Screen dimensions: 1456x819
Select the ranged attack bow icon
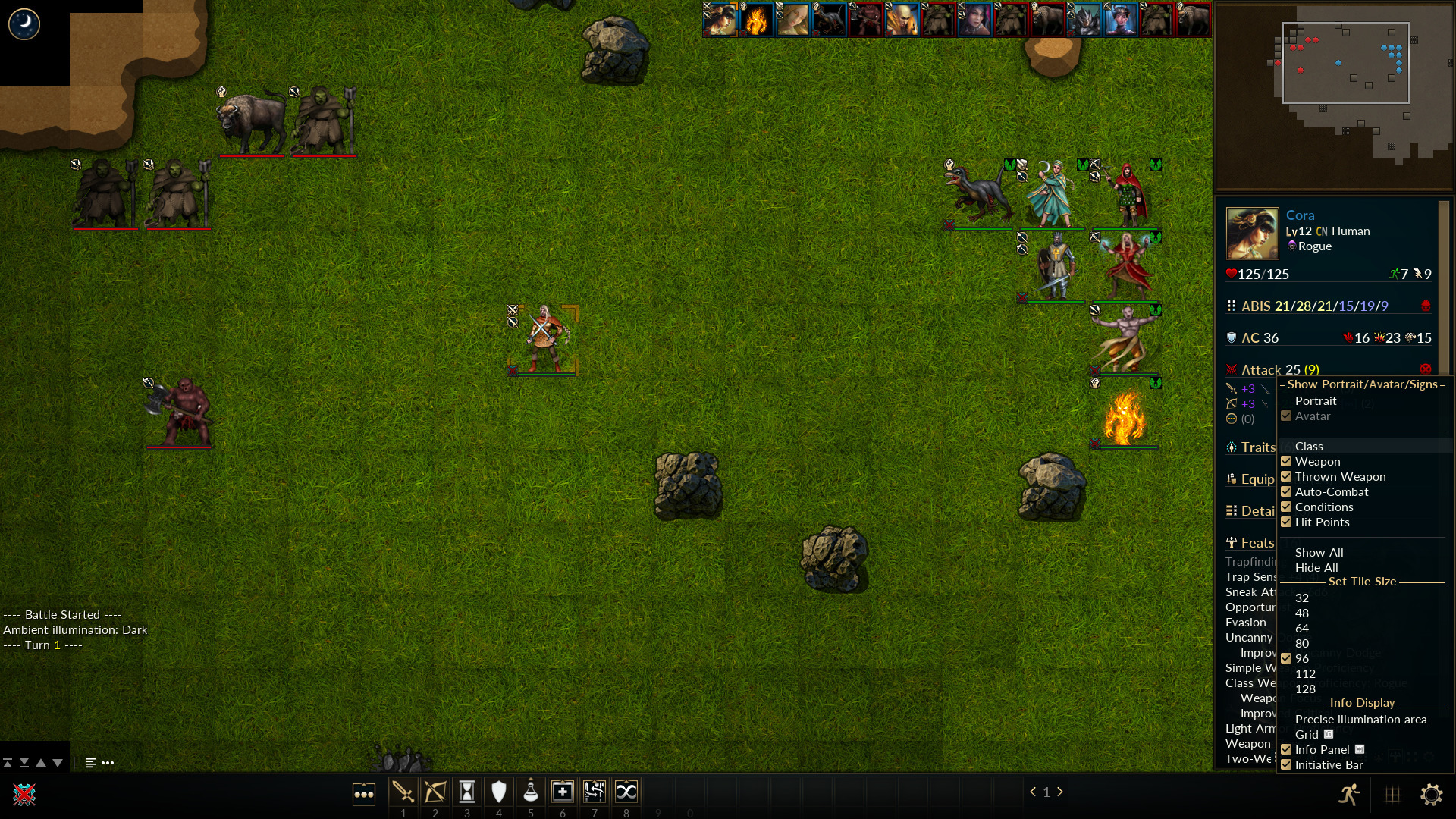pyautogui.click(x=435, y=792)
